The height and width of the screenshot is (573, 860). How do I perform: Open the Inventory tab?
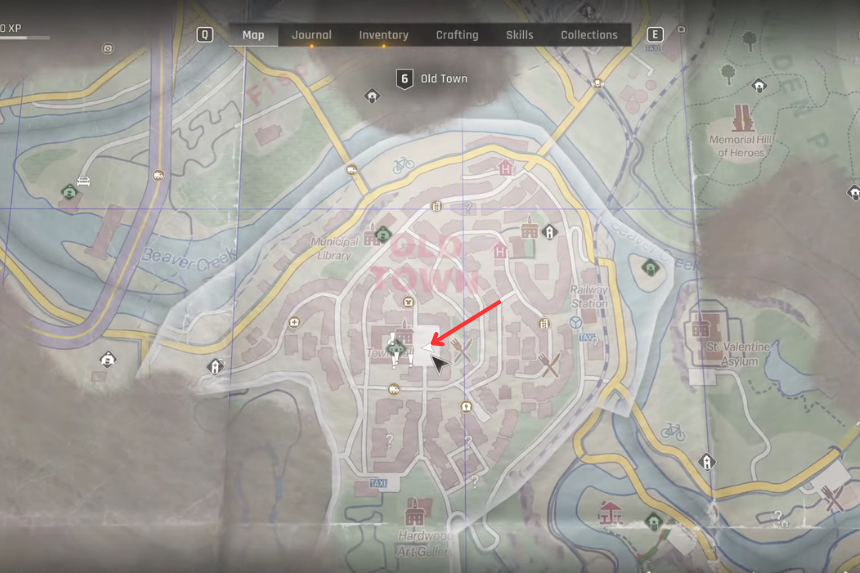384,35
